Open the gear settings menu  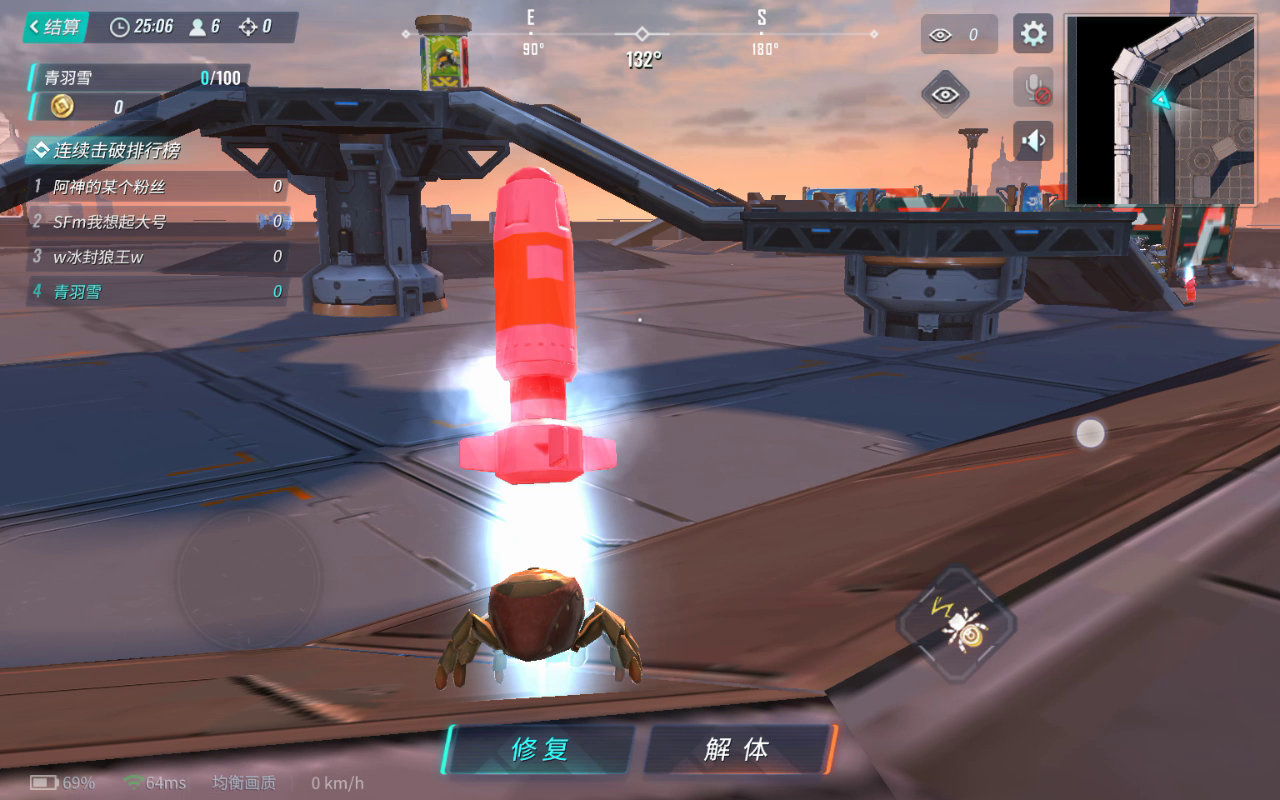[1033, 34]
